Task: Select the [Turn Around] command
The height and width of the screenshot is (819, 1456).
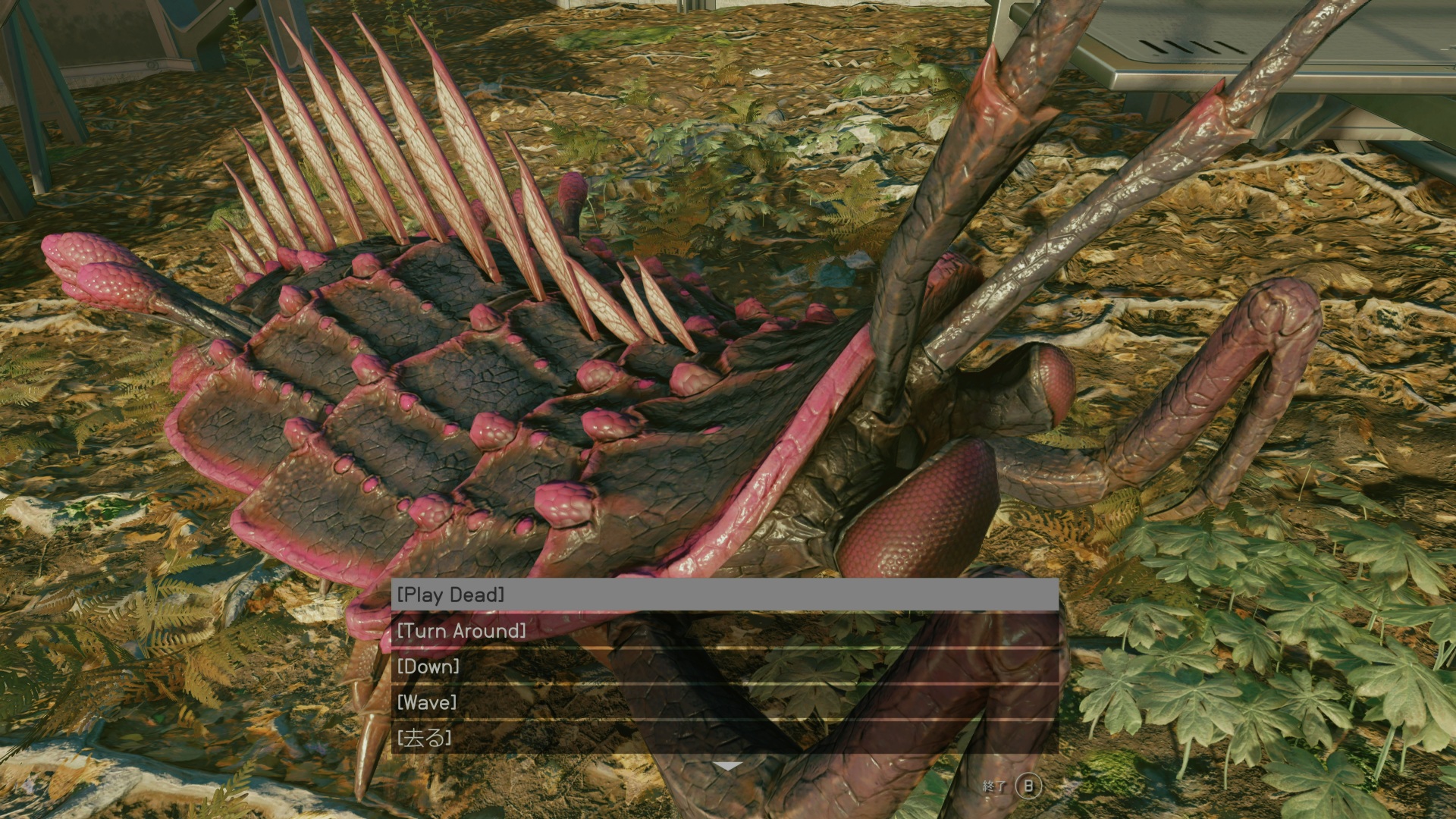Action: pyautogui.click(x=724, y=631)
